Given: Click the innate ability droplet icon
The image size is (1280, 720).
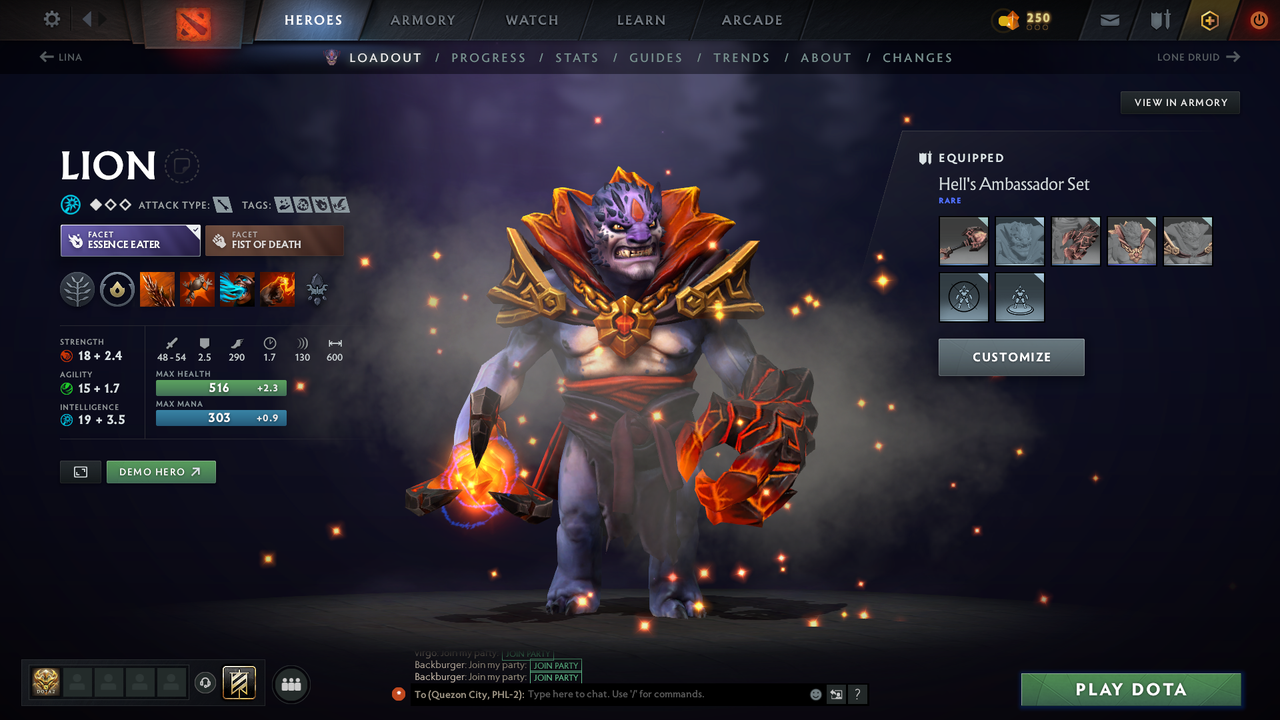Looking at the screenshot, I should [117, 290].
